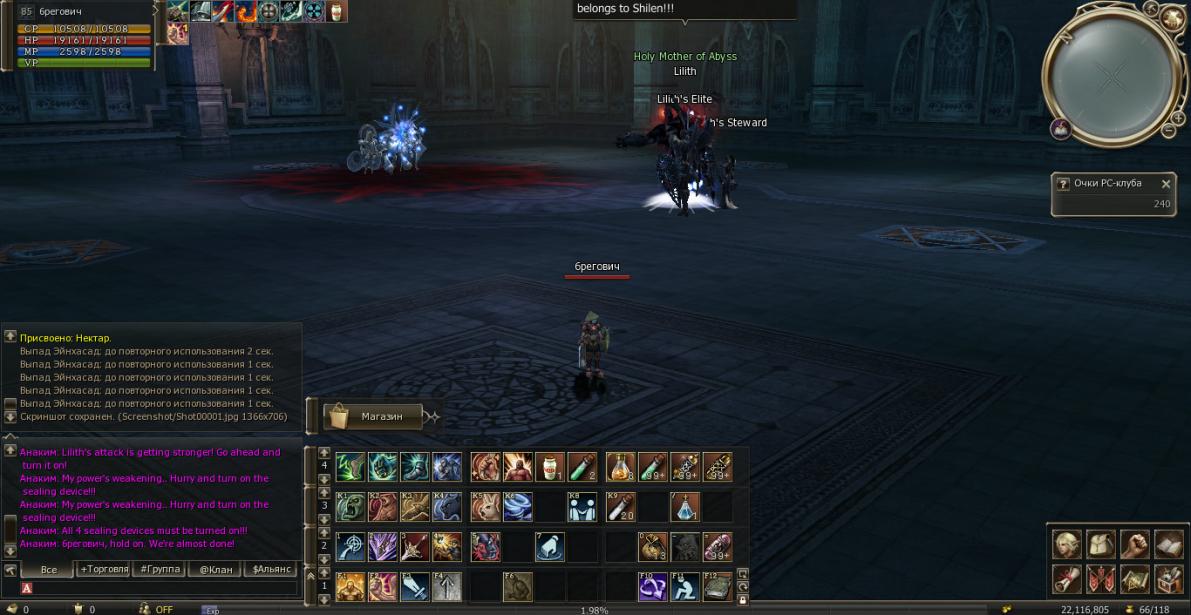Activate the whirlwind skill on K6
Image resolution: width=1191 pixels, height=615 pixels.
coord(518,507)
